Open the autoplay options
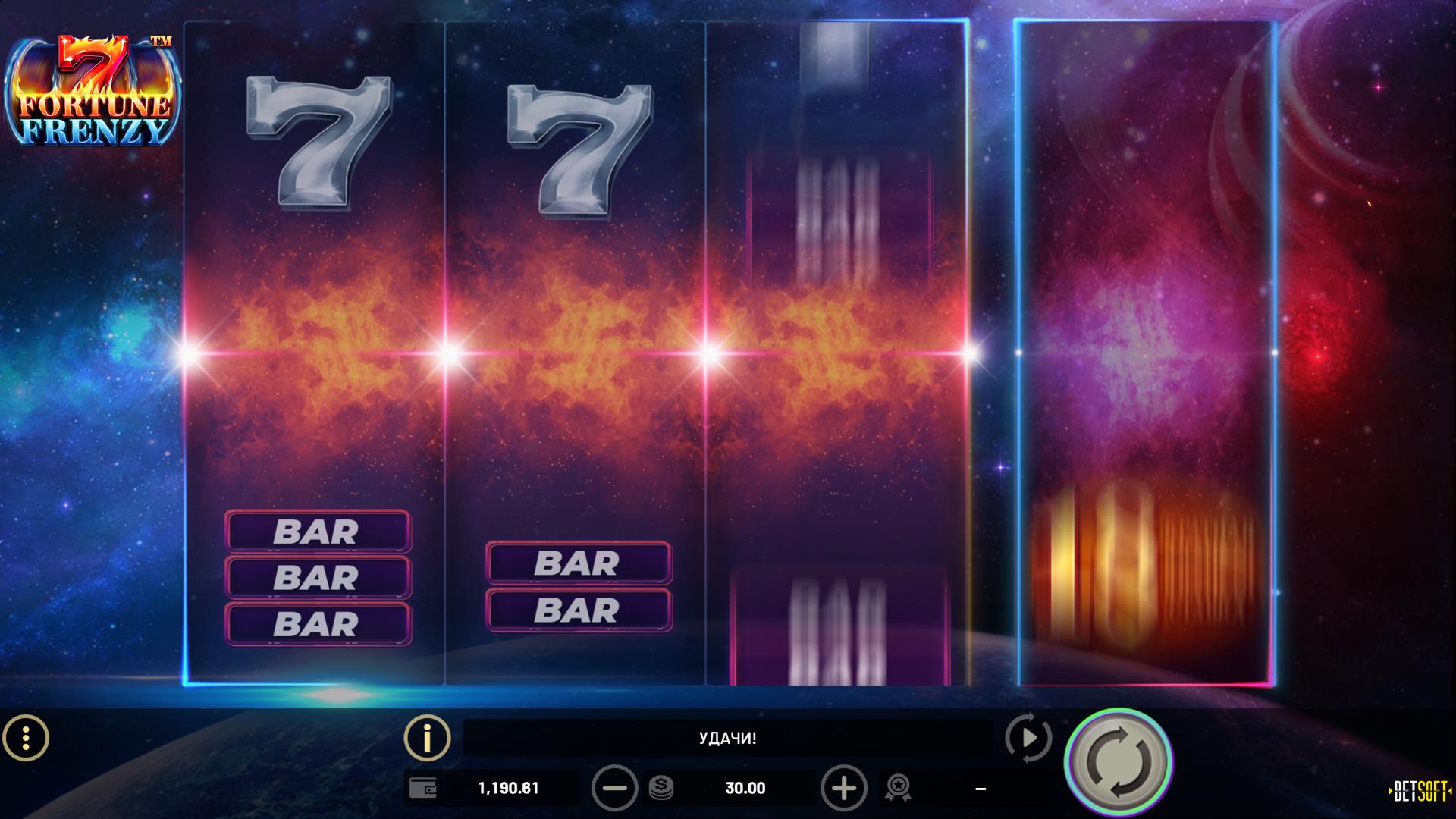 tap(1028, 737)
